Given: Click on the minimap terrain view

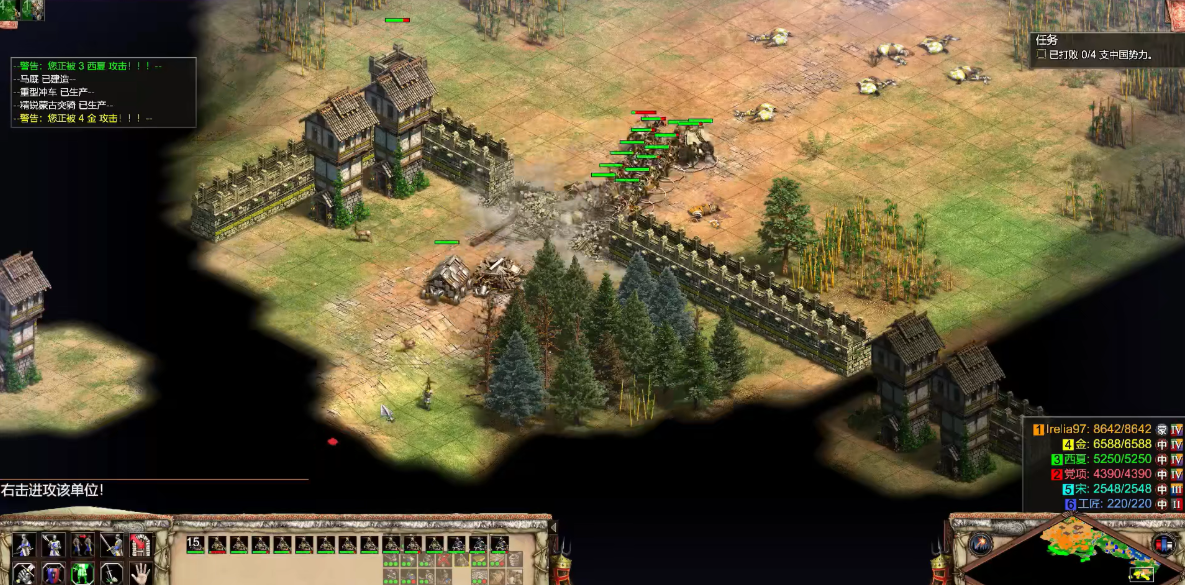Looking at the screenshot, I should [1078, 545].
